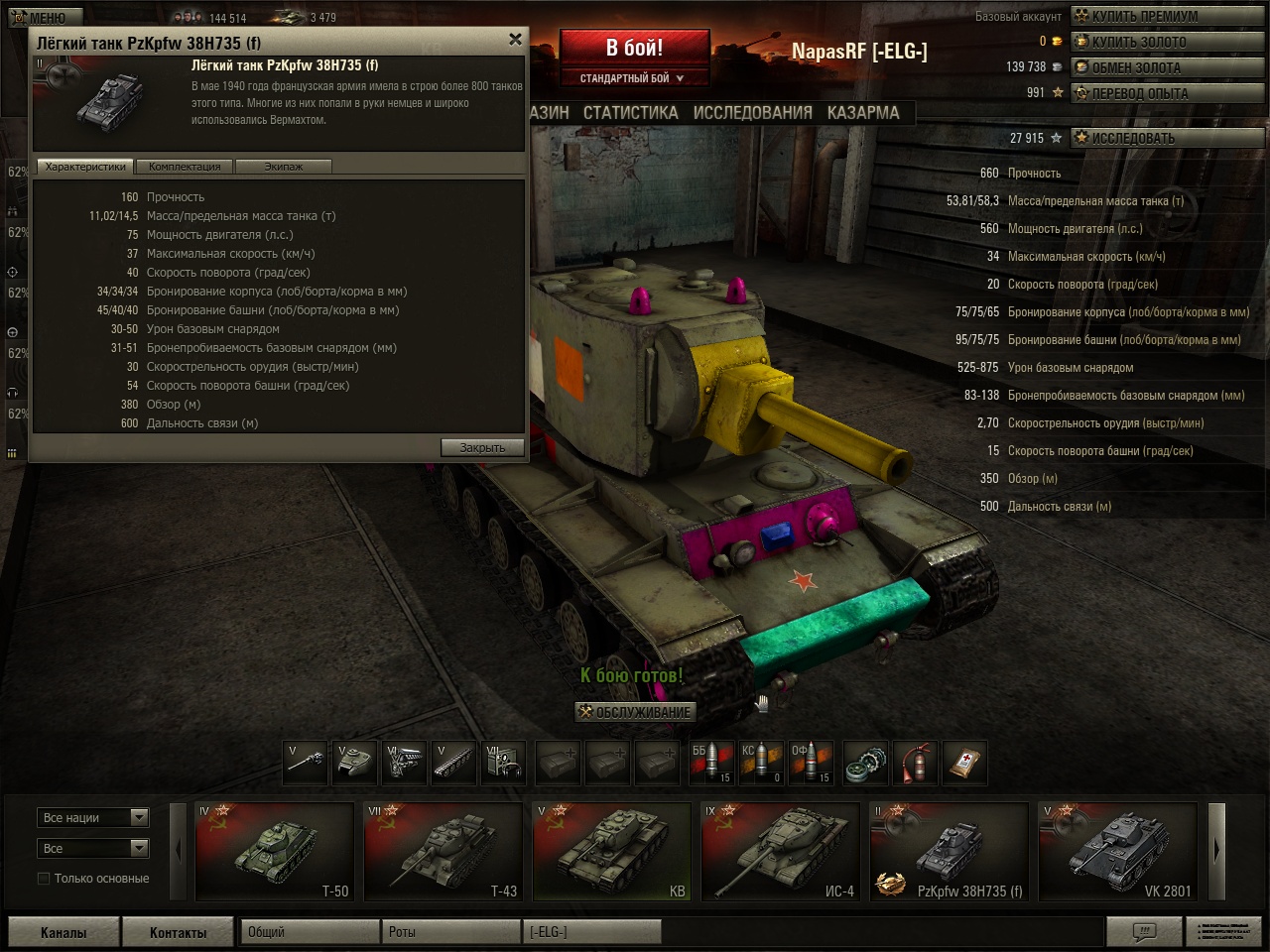Switch to the Комплектация tab
The image size is (1270, 952).
coord(185,167)
